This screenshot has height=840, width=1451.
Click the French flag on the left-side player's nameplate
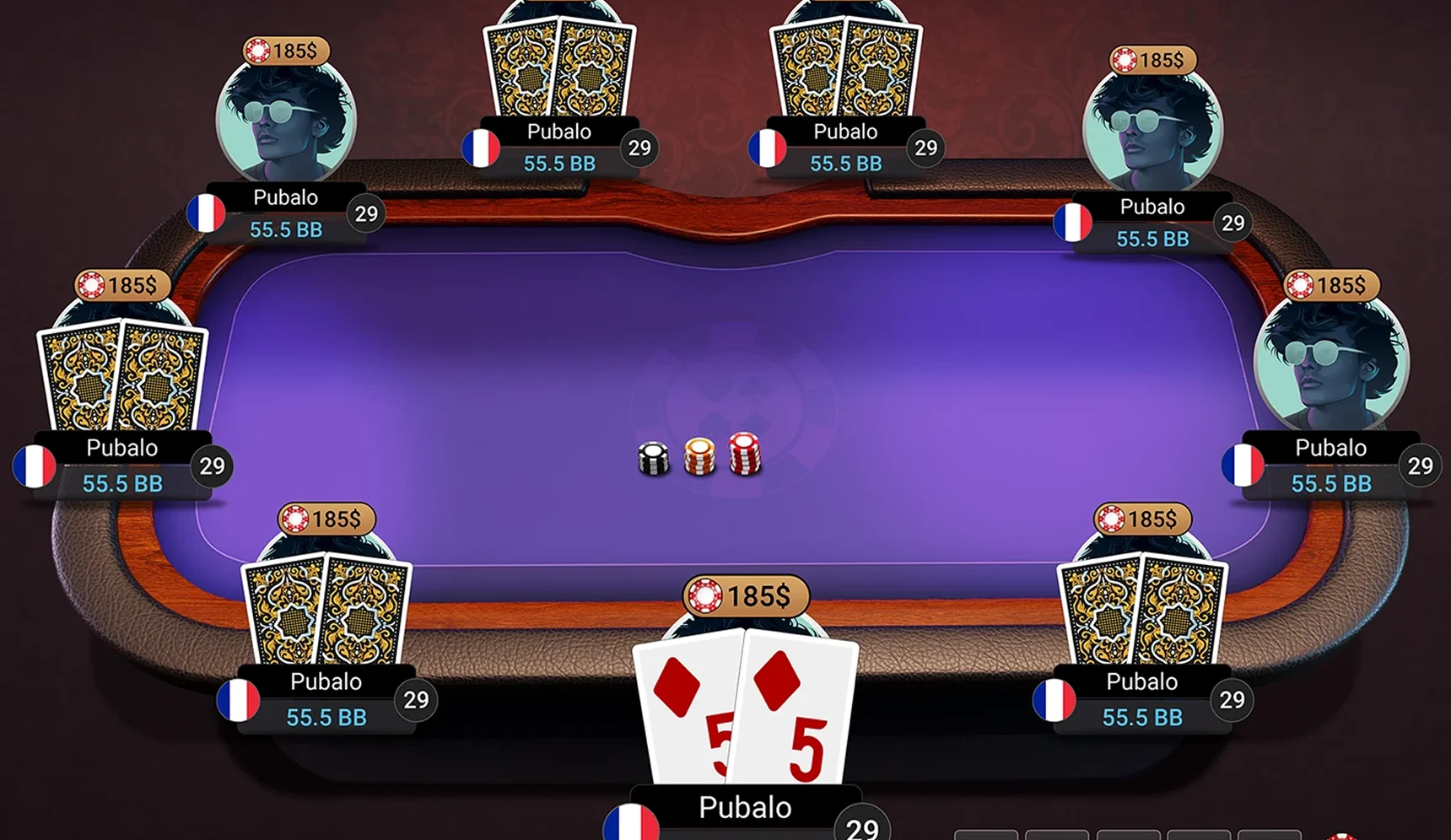click(34, 466)
